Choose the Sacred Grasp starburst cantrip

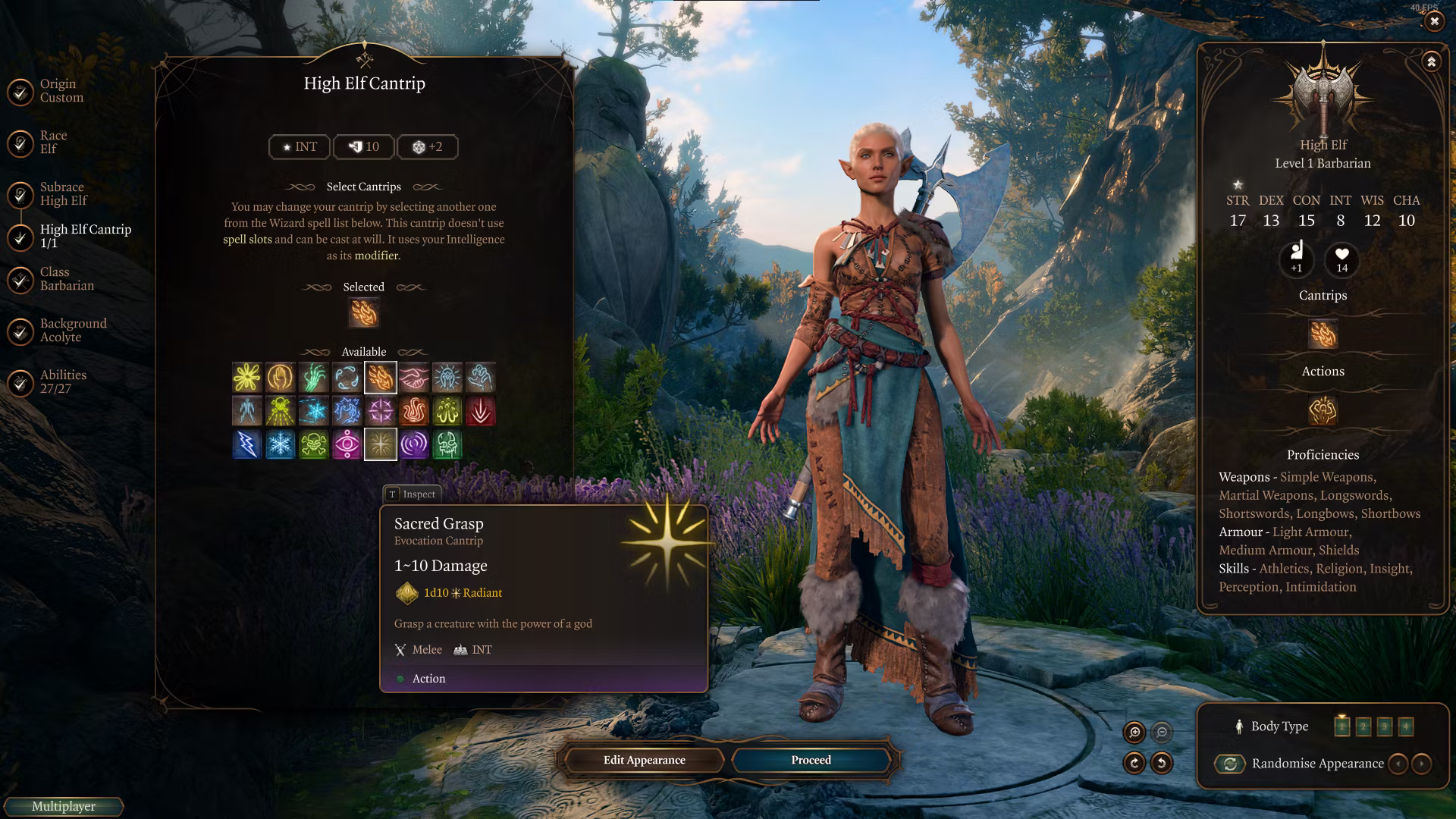(x=381, y=444)
